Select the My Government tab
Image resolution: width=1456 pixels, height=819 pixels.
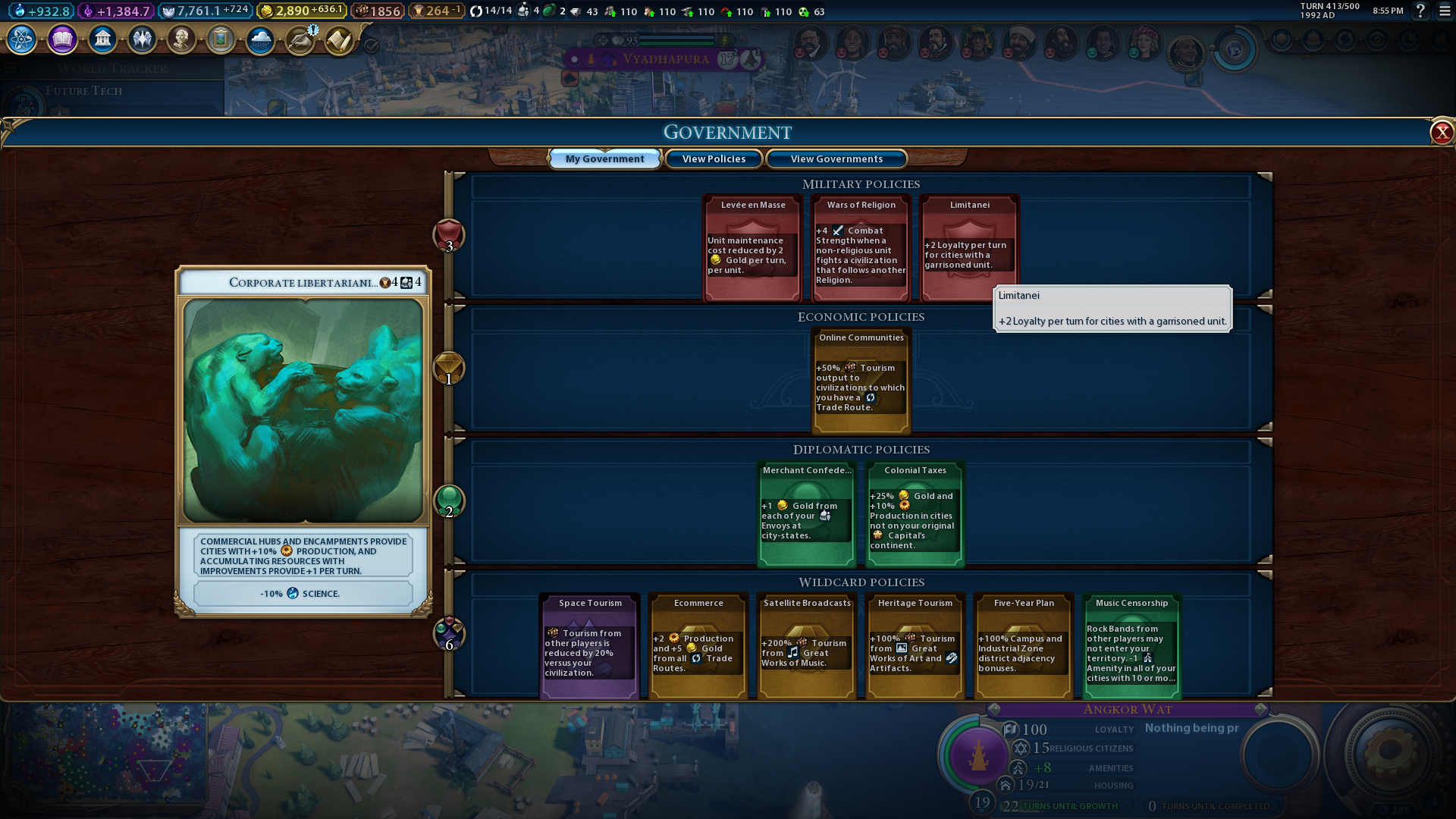604,159
